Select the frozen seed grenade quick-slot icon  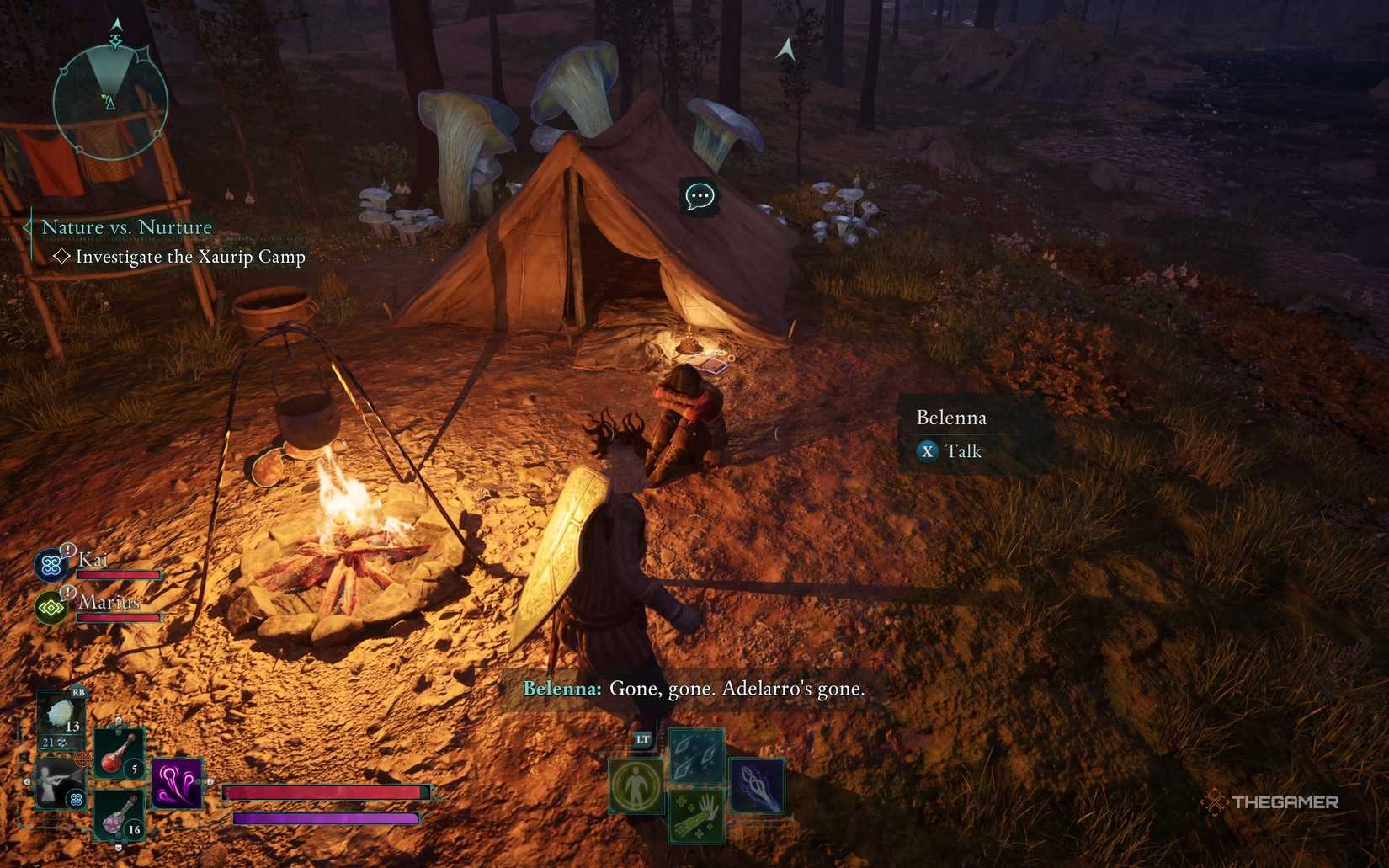tap(61, 713)
